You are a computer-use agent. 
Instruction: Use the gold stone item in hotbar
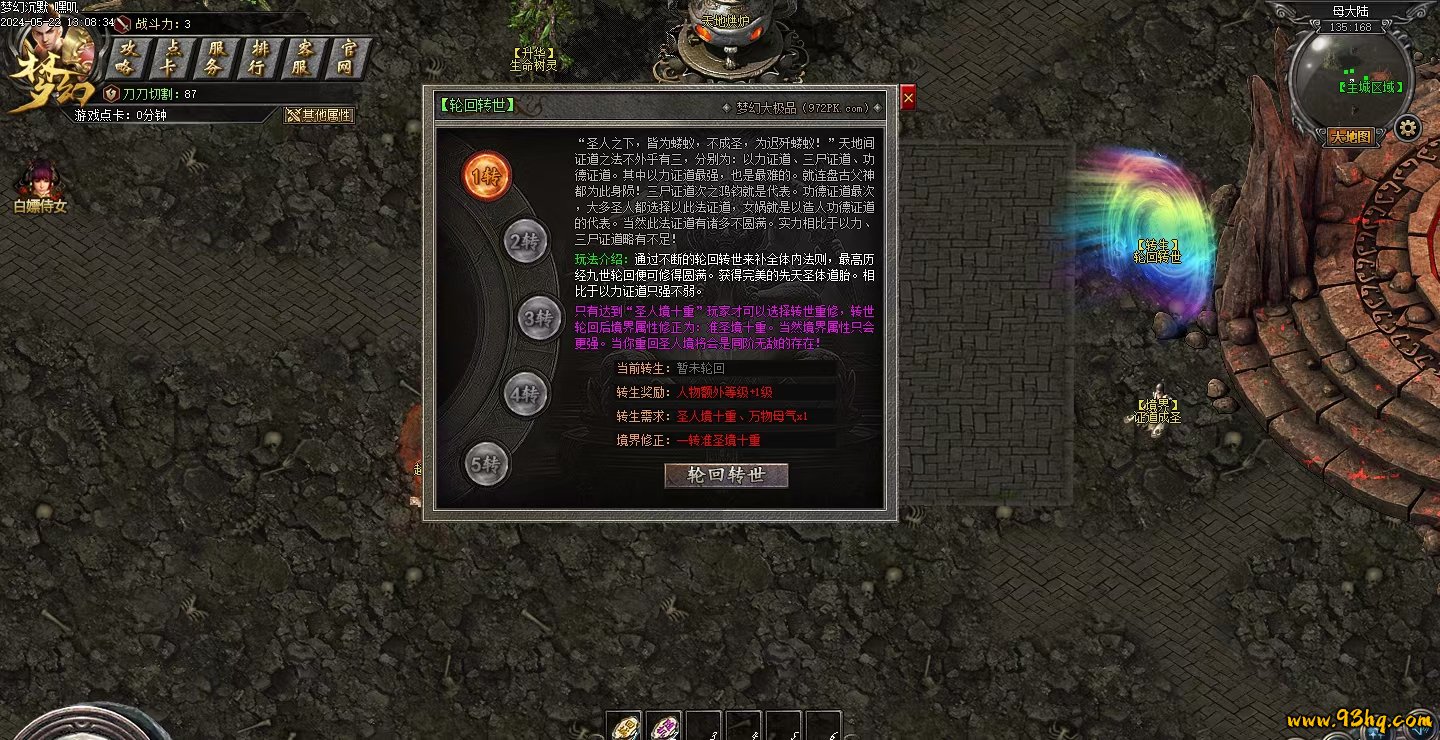click(x=626, y=726)
